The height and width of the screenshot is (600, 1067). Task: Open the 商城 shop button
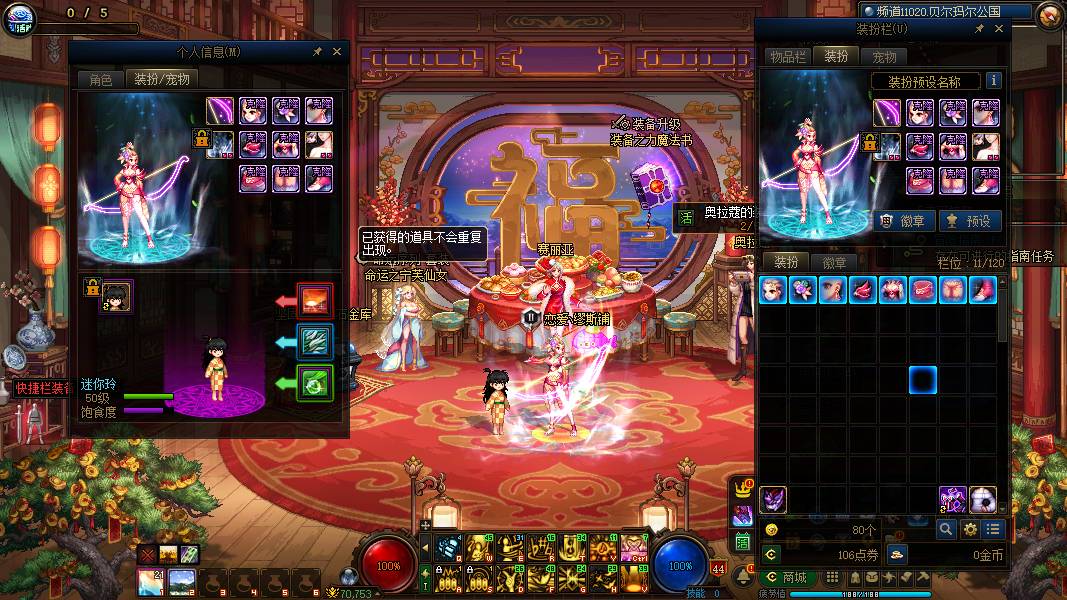pyautogui.click(x=787, y=577)
